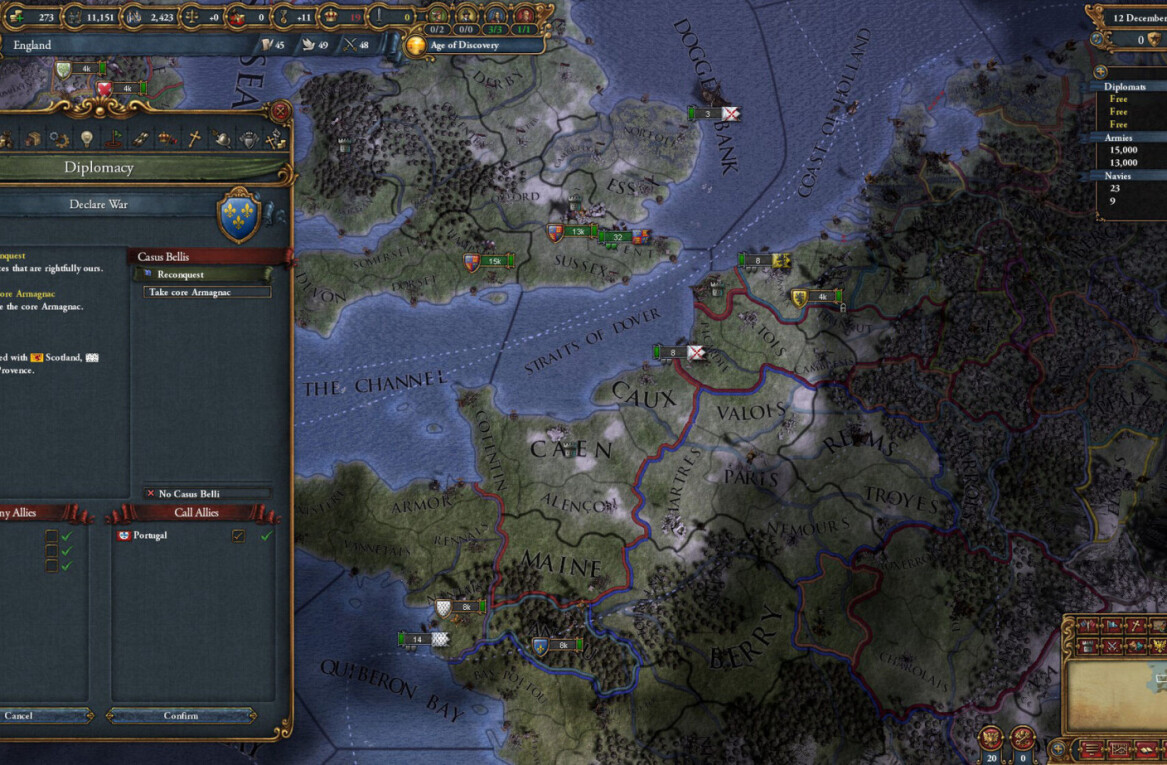1167x765 pixels.
Task: Select the Reconquest casus belli
Action: pos(200,274)
